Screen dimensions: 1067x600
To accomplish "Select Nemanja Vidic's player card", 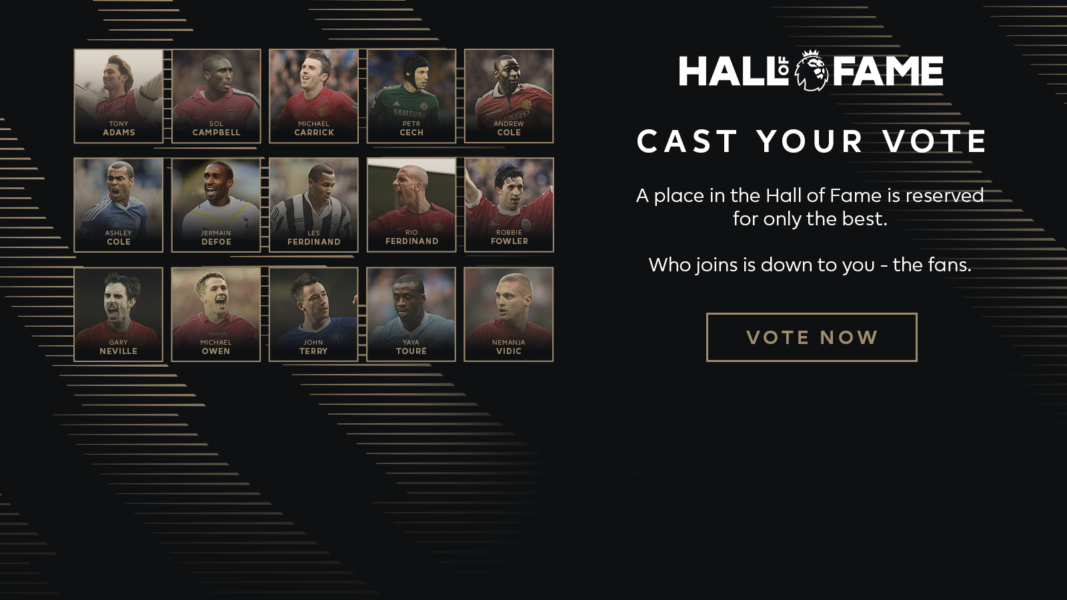I will click(509, 314).
